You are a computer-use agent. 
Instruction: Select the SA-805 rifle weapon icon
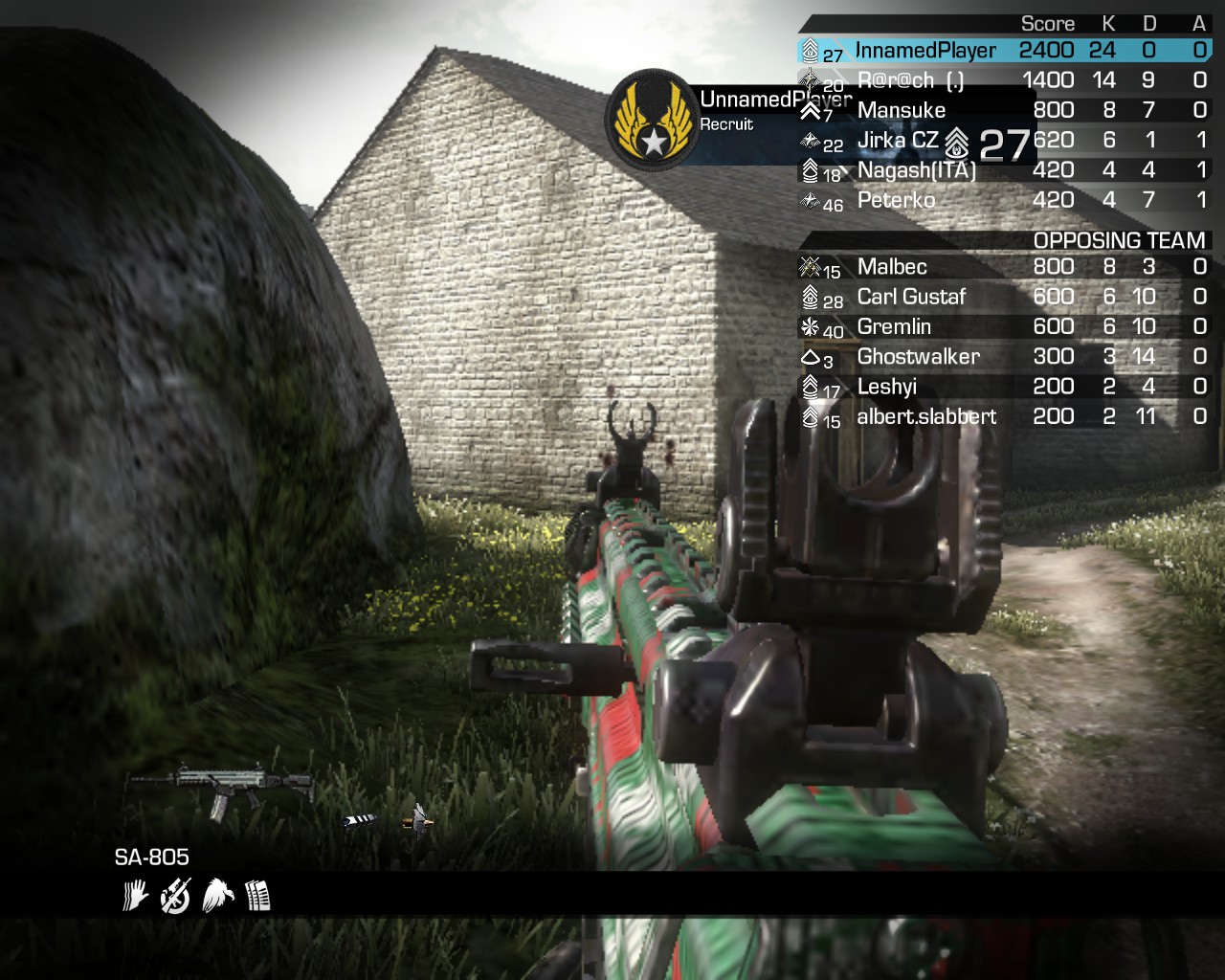tap(222, 791)
